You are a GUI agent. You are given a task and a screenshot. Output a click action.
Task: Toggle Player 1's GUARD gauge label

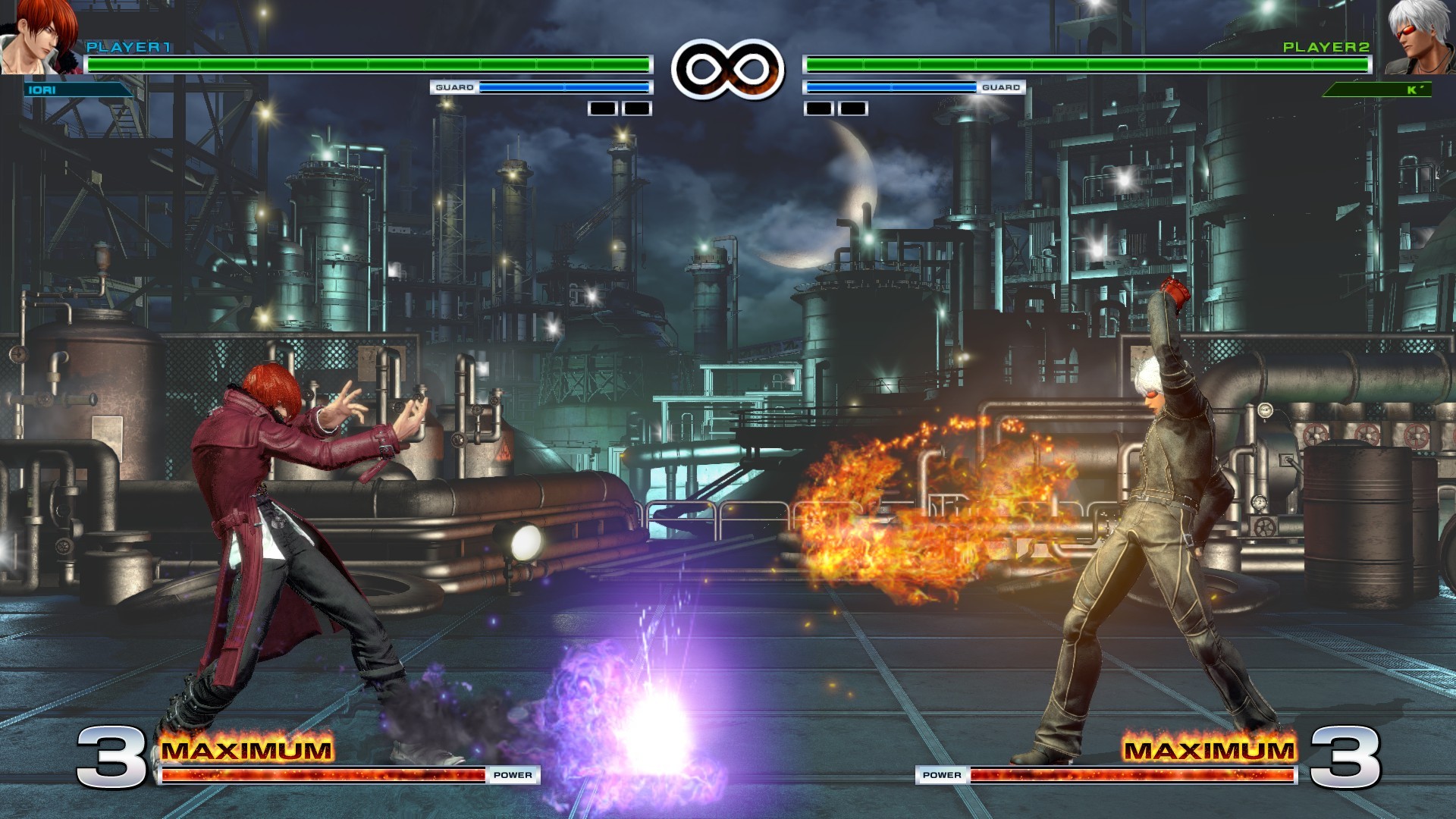(455, 87)
